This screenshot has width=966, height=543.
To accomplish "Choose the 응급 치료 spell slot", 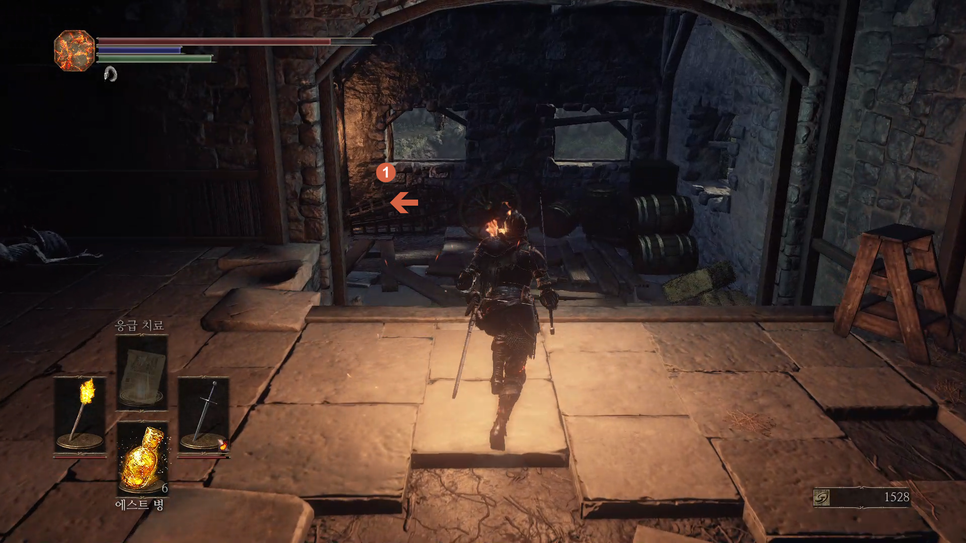I will click(x=141, y=372).
